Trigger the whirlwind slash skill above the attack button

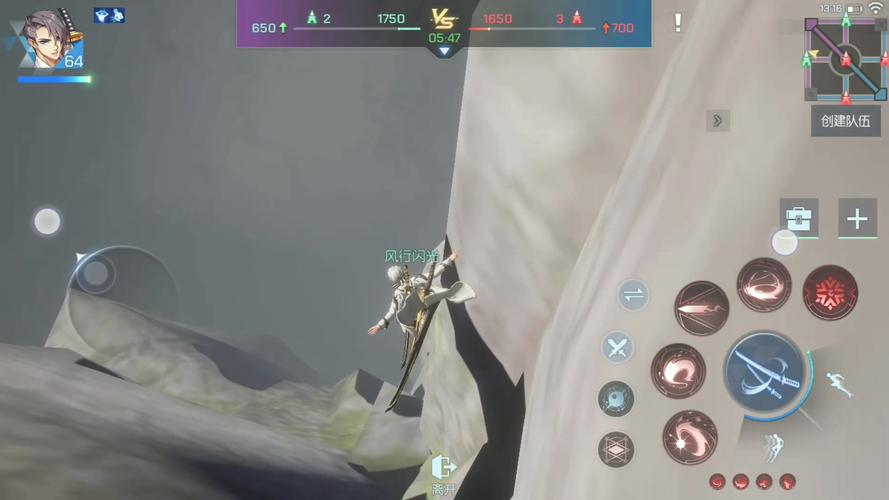point(763,285)
